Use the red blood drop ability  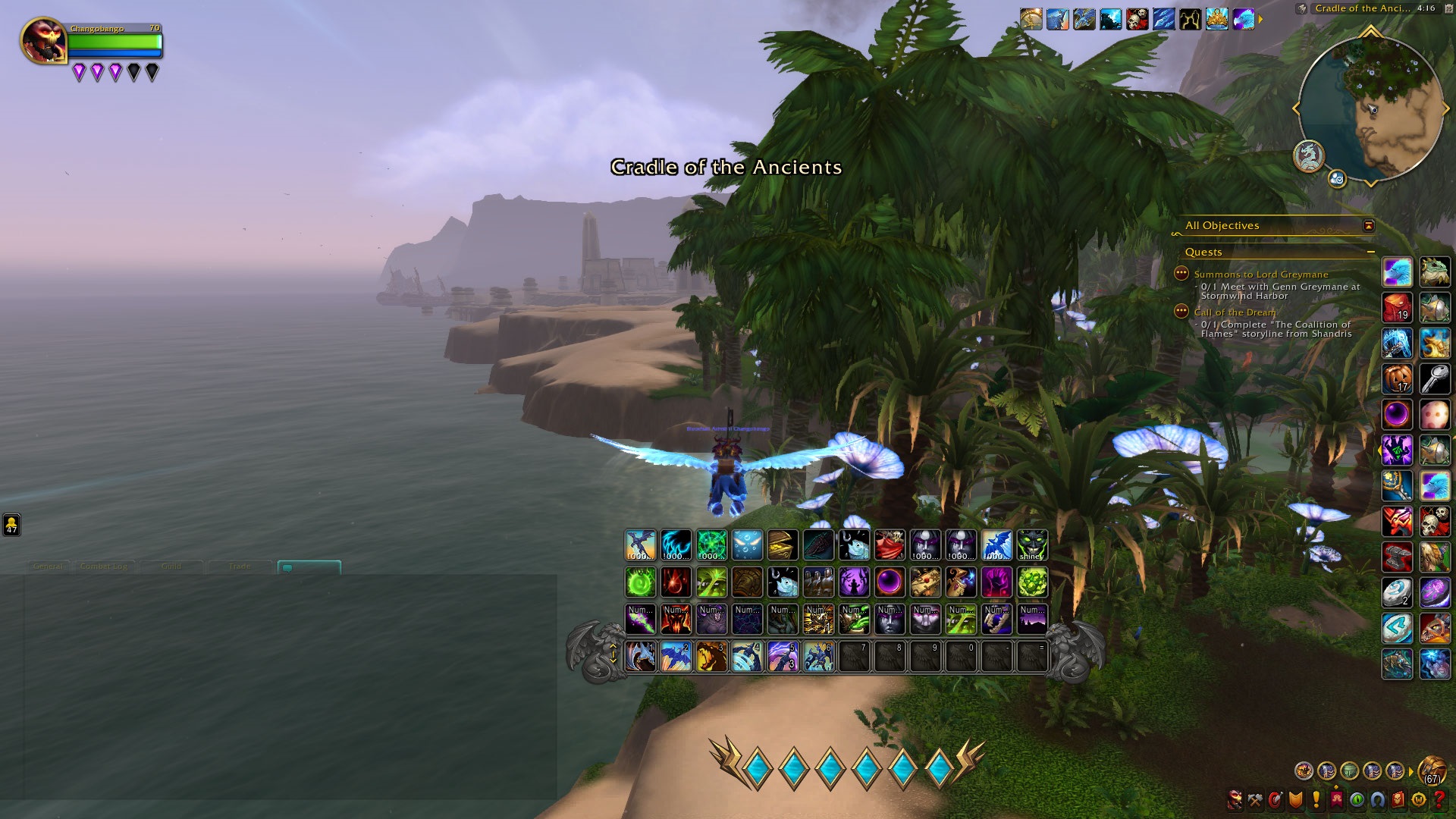pos(676,582)
